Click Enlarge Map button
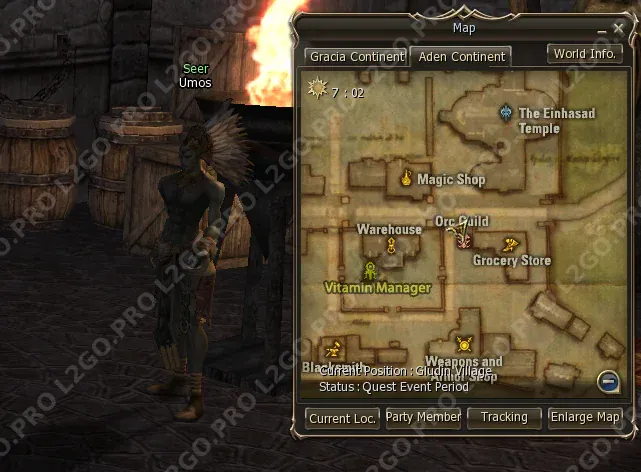This screenshot has width=641, height=472. [585, 417]
